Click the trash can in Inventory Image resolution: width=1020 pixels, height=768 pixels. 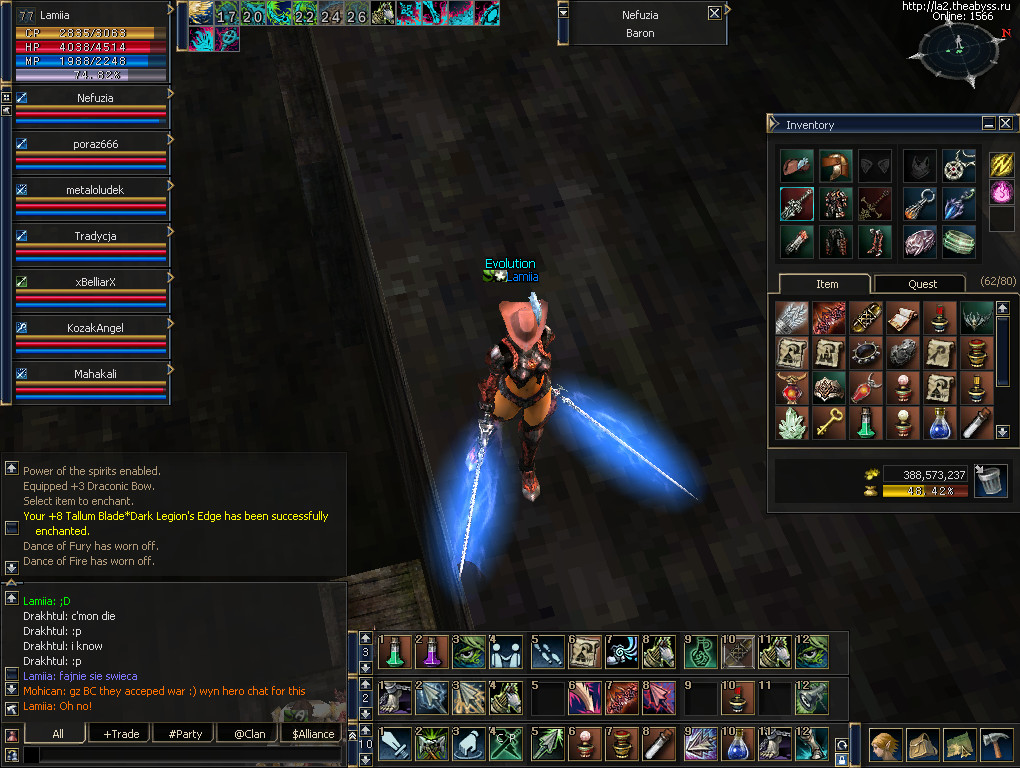click(989, 481)
